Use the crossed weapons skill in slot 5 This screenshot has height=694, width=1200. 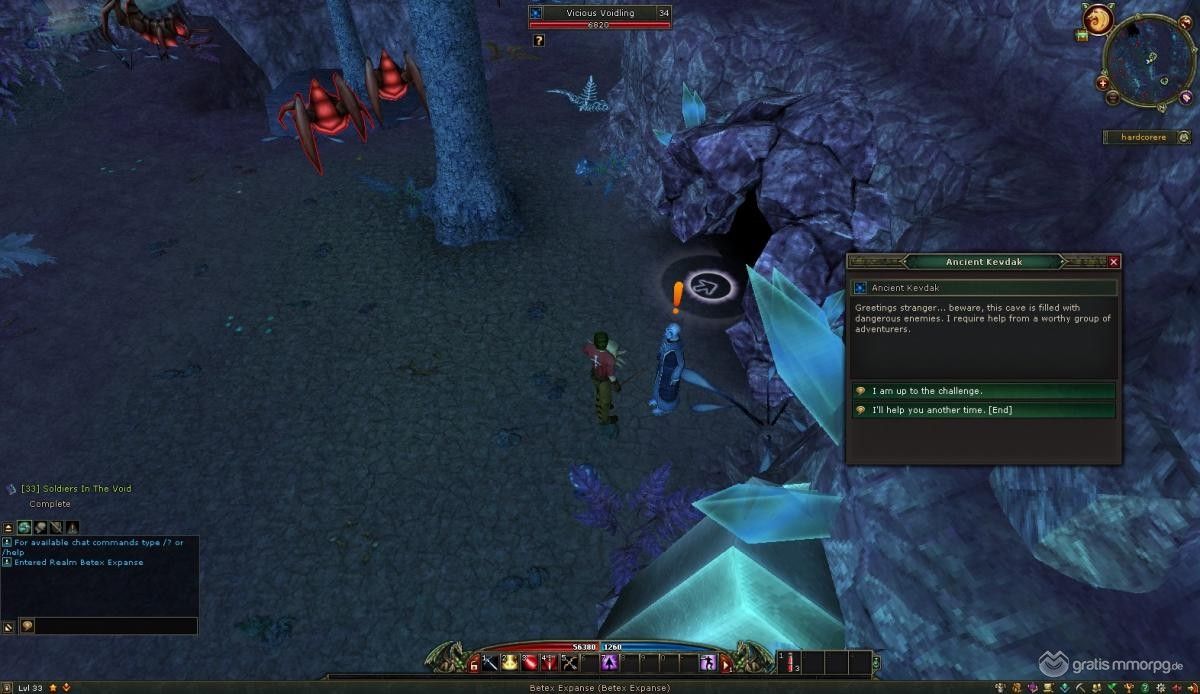[x=569, y=662]
